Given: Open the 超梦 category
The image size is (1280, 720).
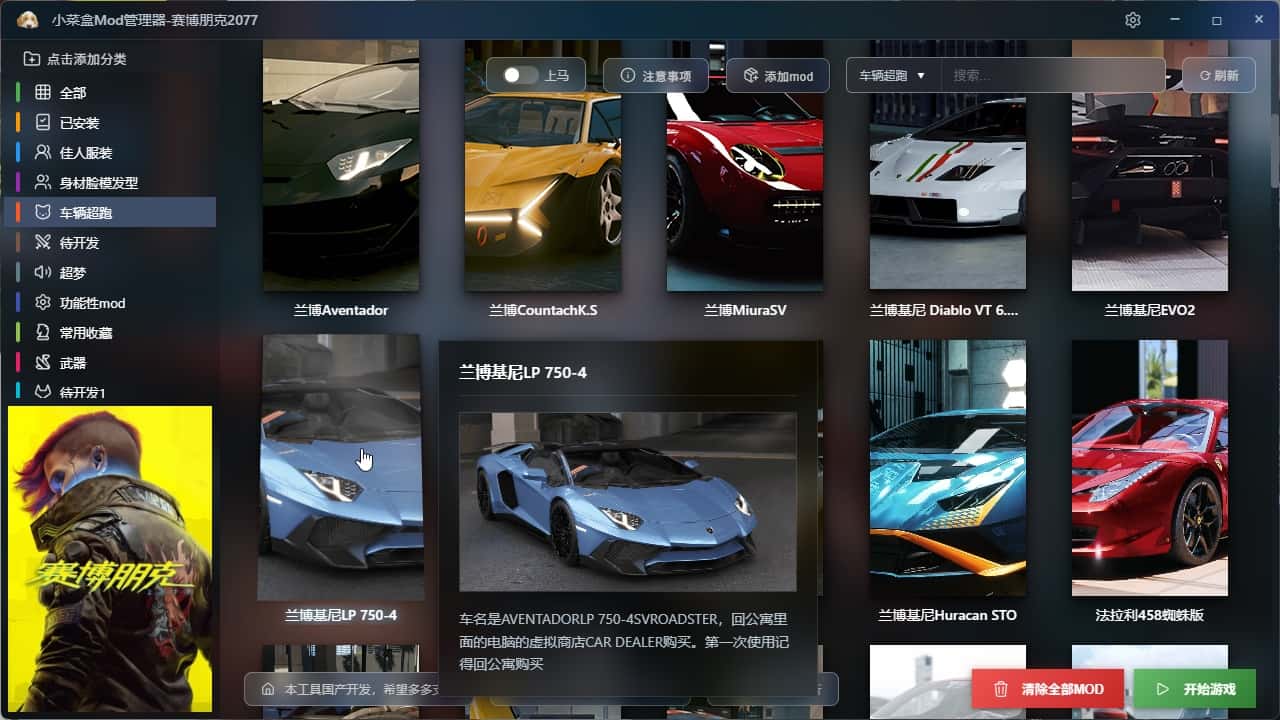Looking at the screenshot, I should coord(73,273).
